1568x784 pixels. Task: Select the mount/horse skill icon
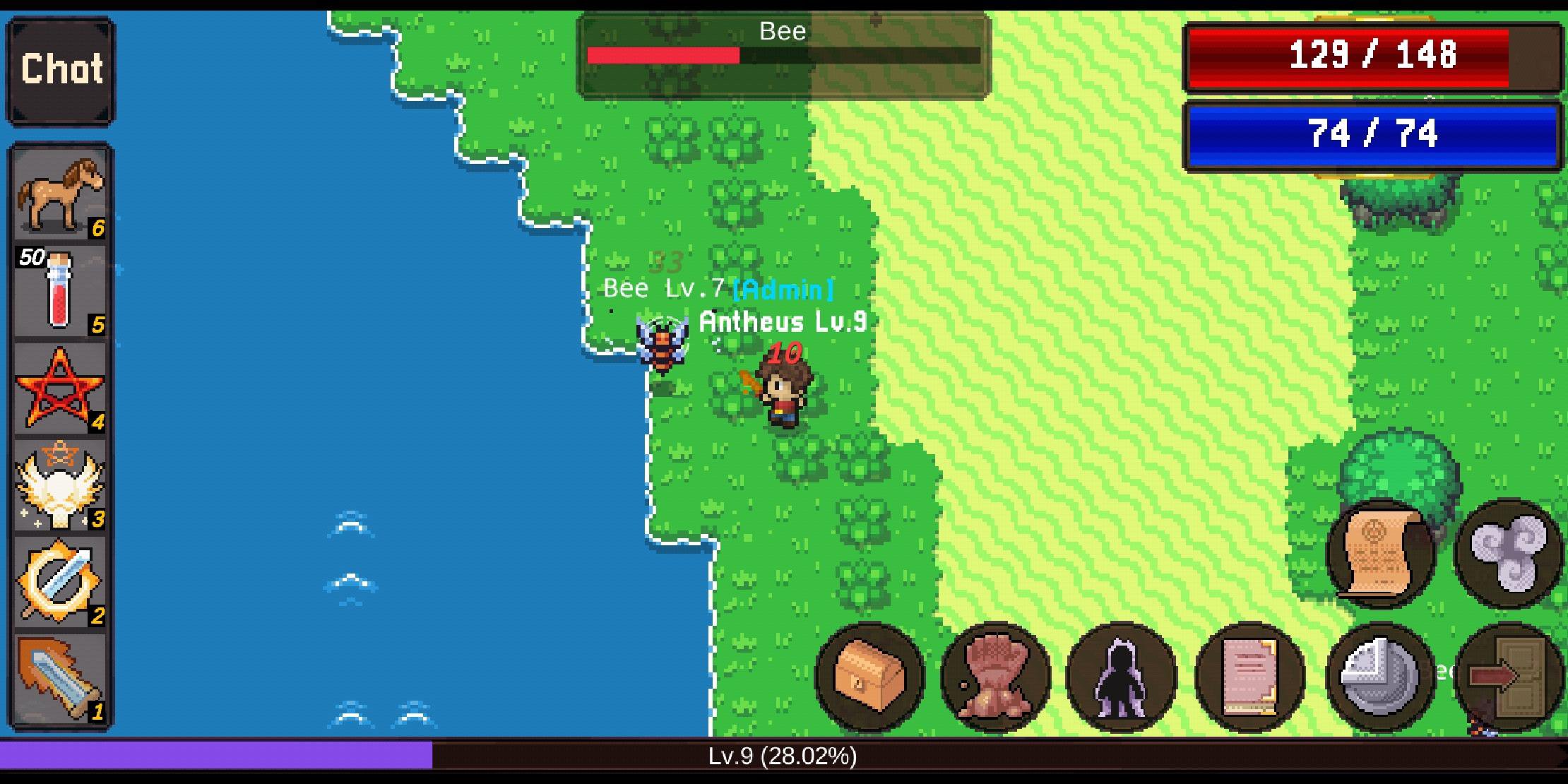[60, 198]
